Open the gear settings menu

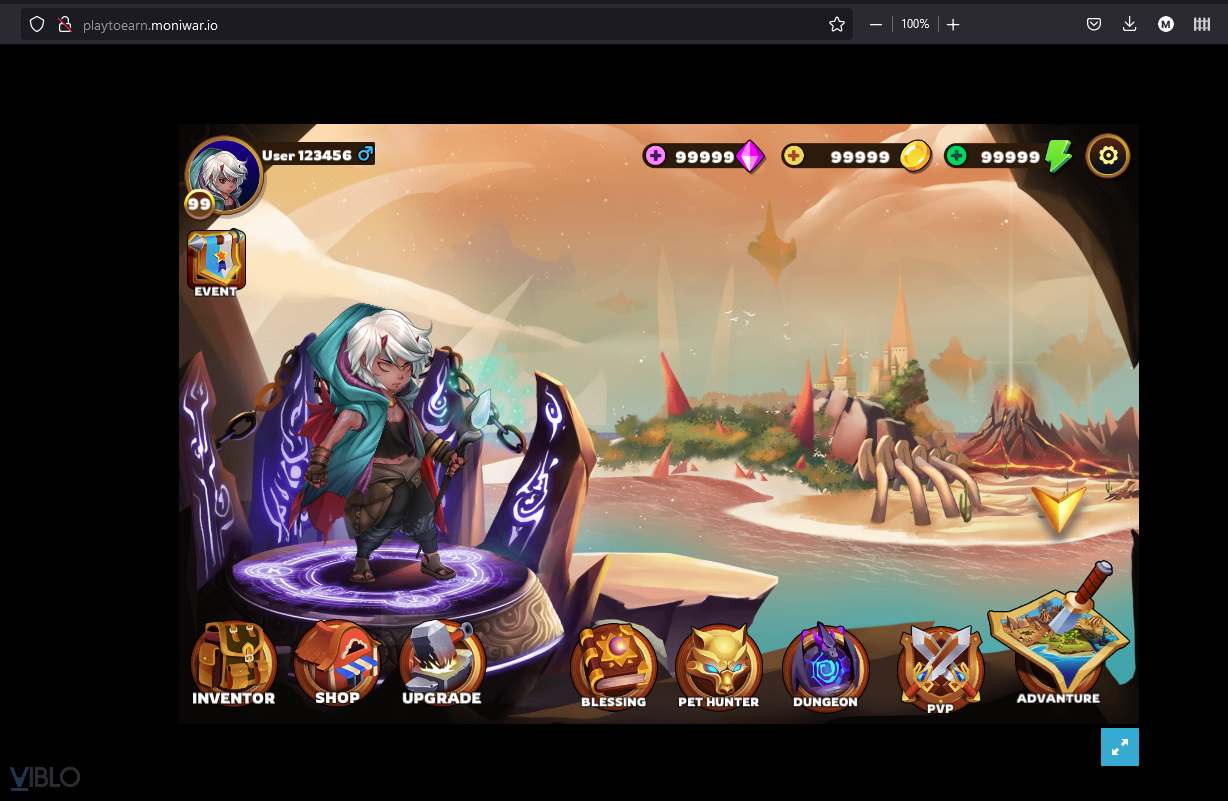pos(1108,156)
